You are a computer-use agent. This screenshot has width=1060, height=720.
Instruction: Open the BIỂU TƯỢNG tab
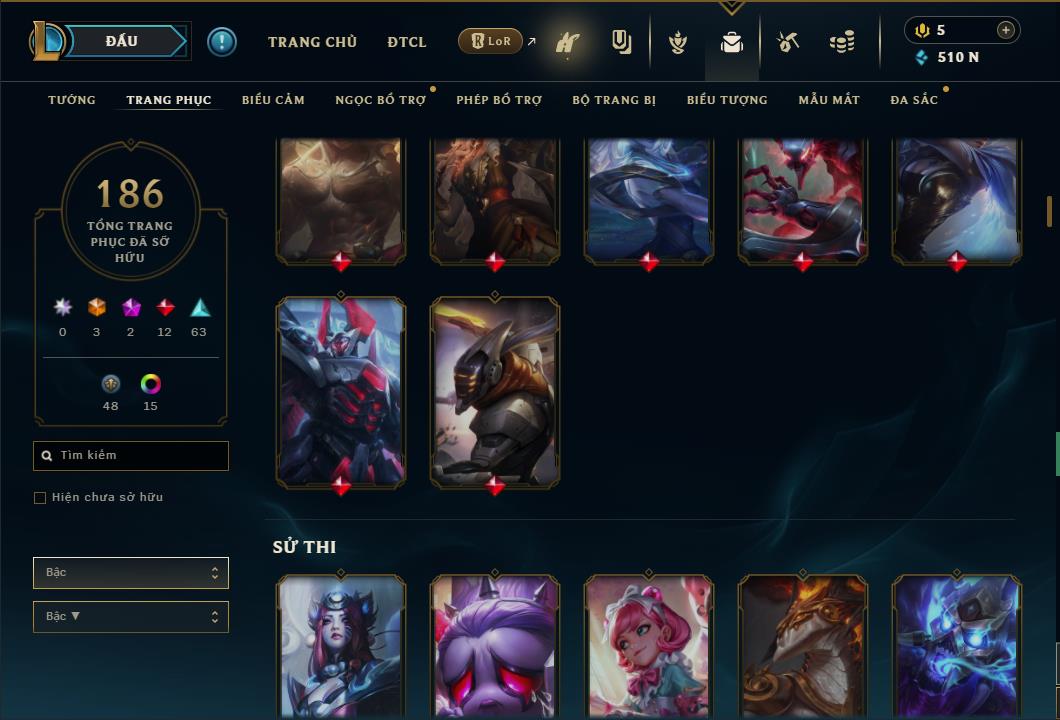click(x=727, y=100)
